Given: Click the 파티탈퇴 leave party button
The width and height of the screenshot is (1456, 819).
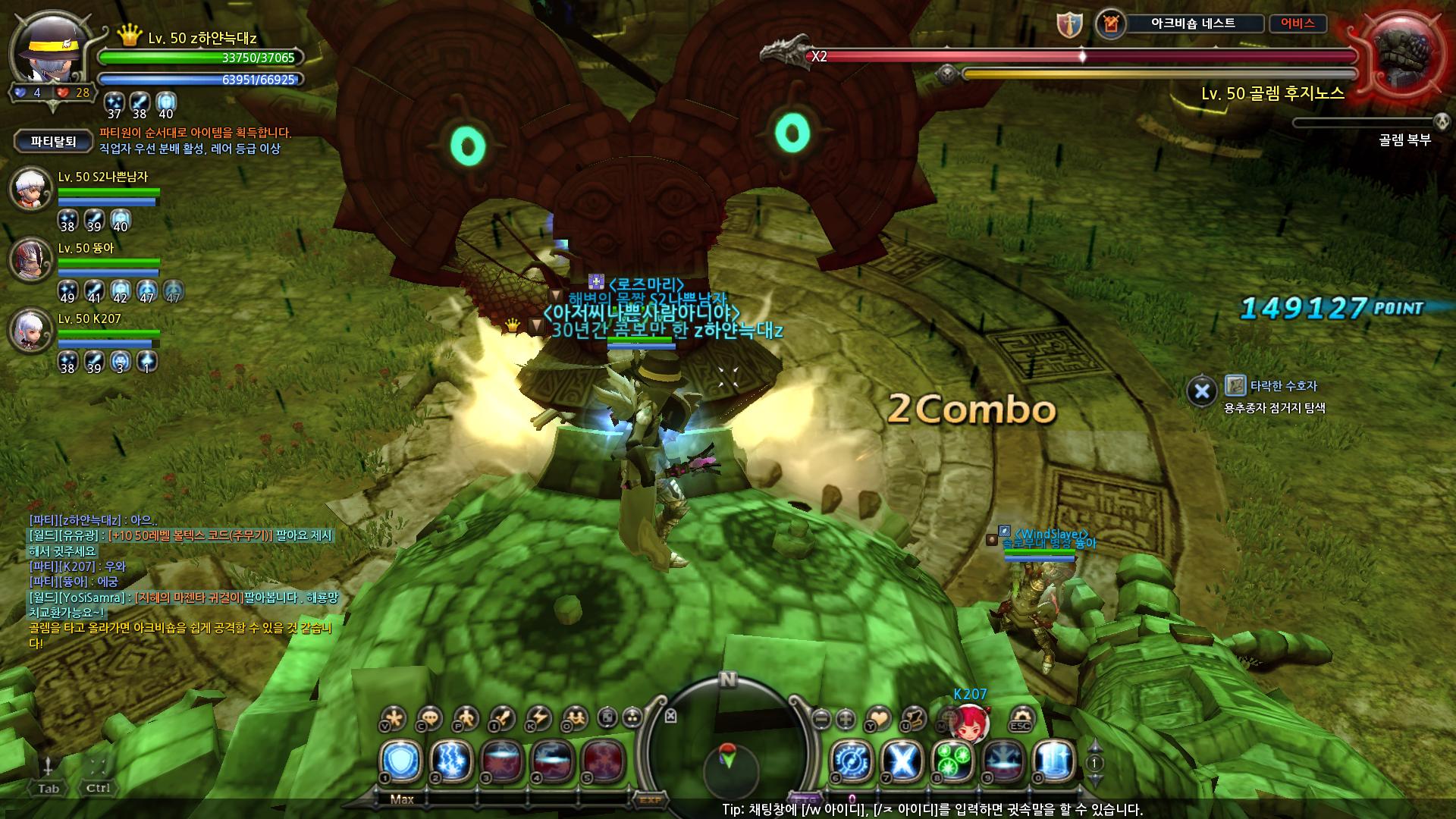Looking at the screenshot, I should tap(53, 141).
